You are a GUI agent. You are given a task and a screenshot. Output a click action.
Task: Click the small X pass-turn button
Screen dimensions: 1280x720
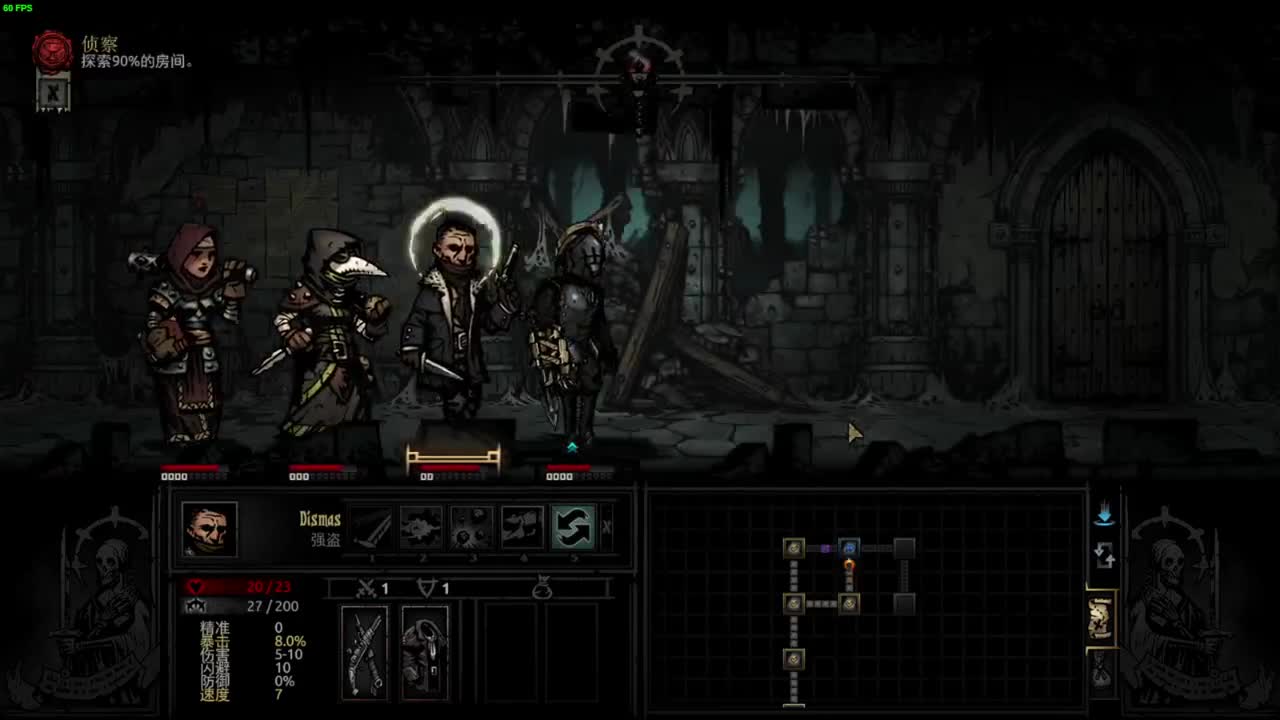pos(606,527)
